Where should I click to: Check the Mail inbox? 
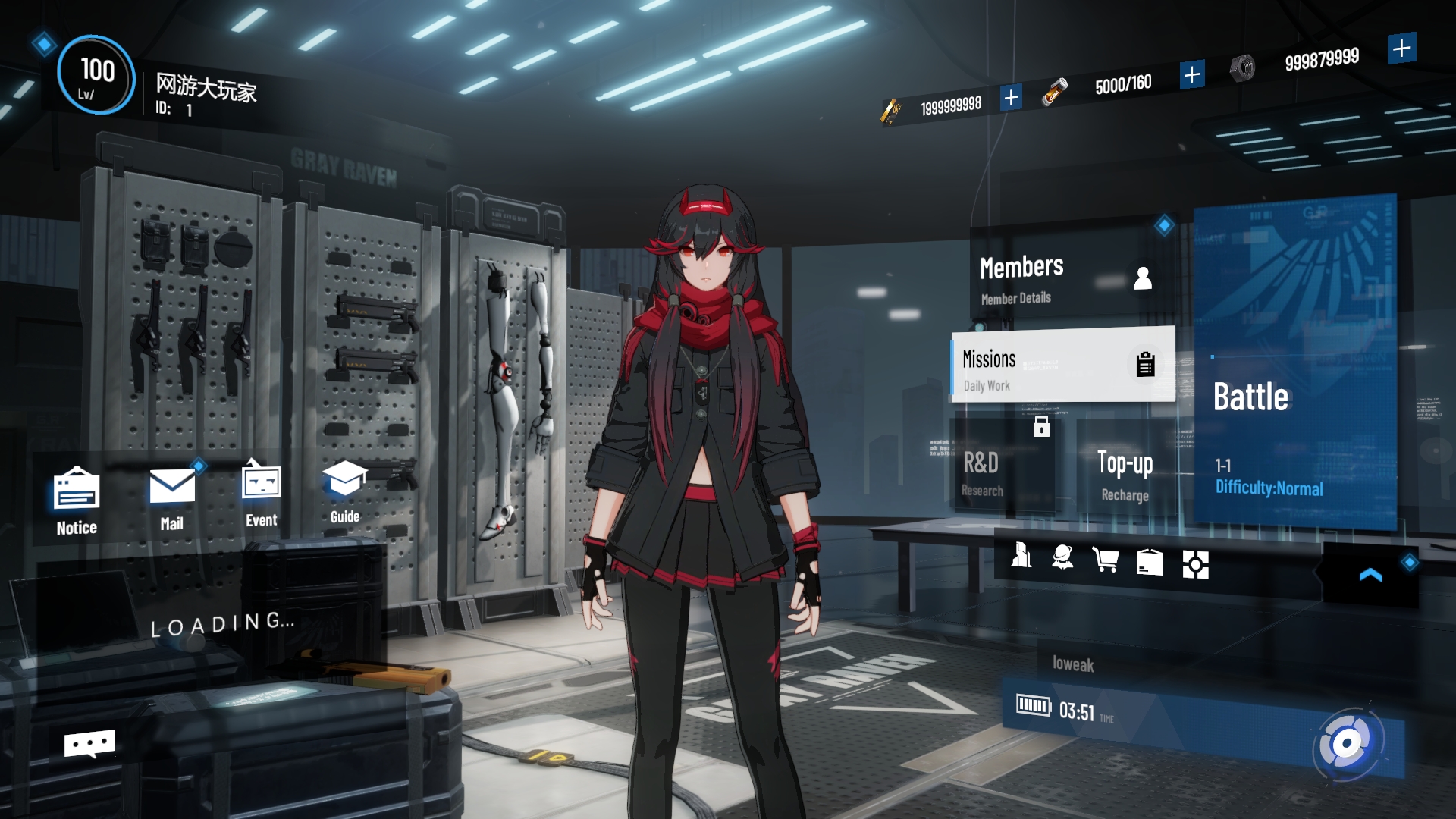click(x=172, y=497)
